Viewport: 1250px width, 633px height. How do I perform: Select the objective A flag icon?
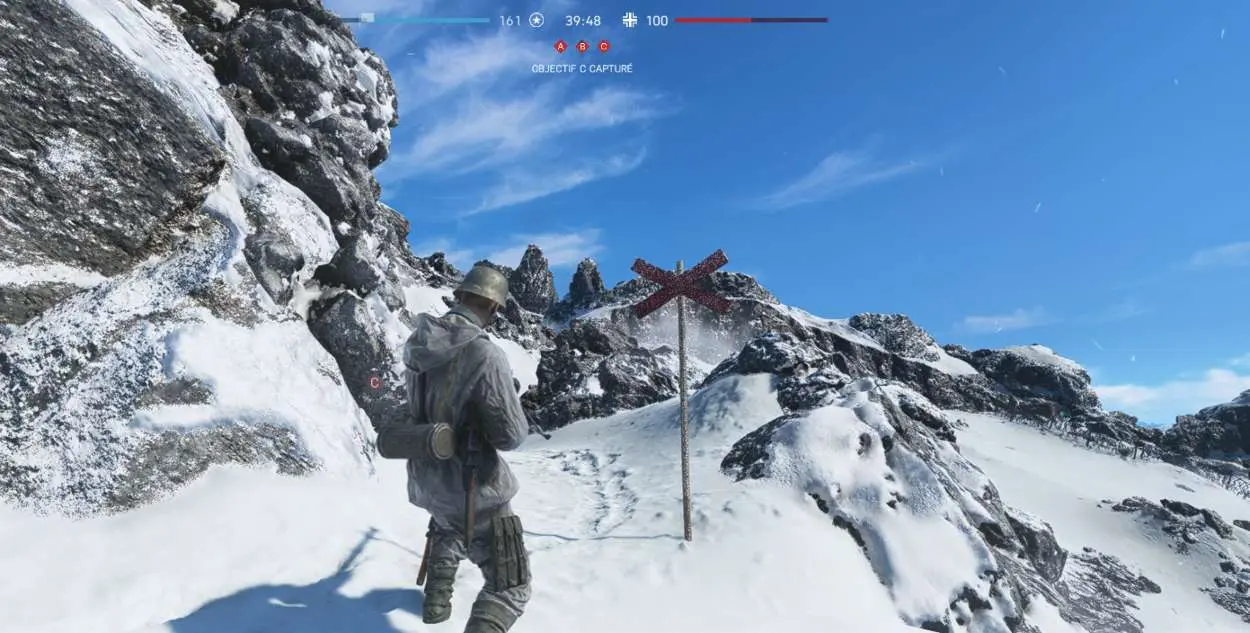(560, 46)
